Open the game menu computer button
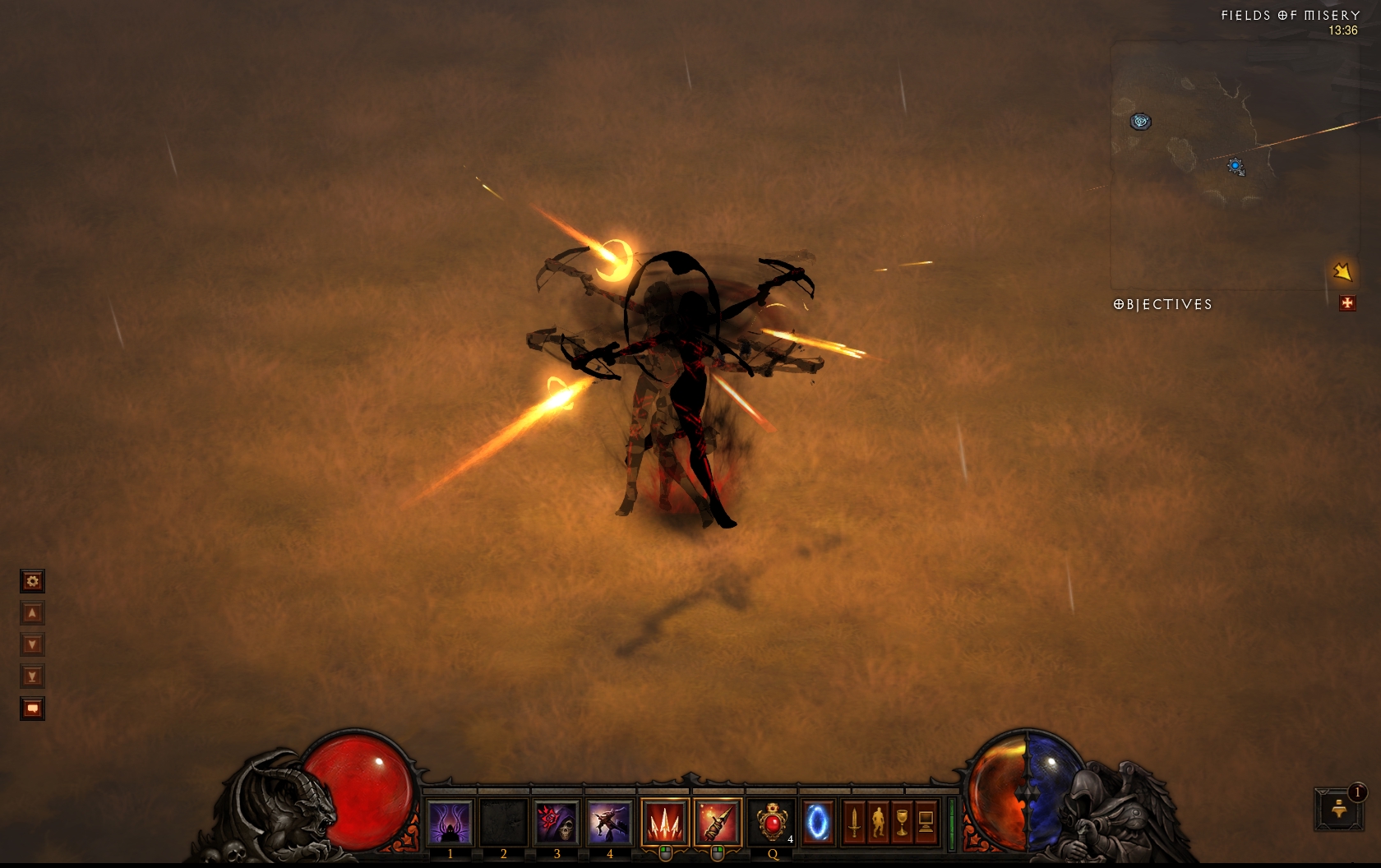Screen dimensions: 1381x868 click(x=926, y=822)
